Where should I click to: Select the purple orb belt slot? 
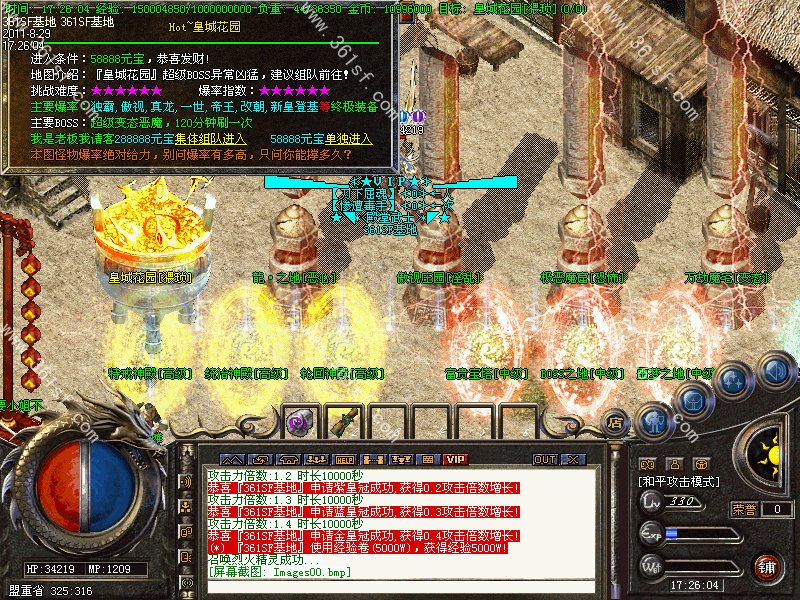298,422
